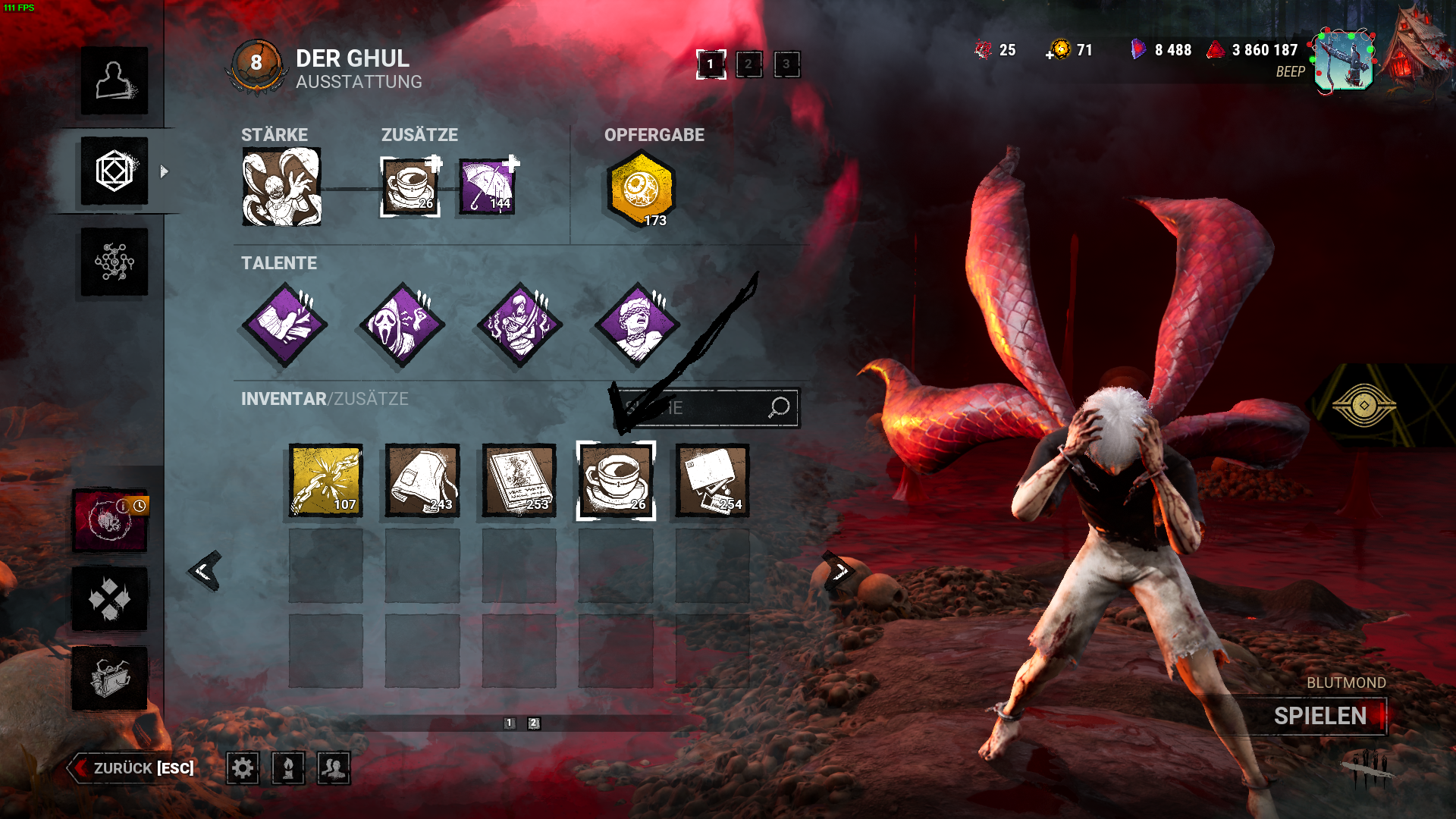Viewport: 1456px width, 819px height.
Task: Show the next inventory page with right arrow
Action: [839, 571]
